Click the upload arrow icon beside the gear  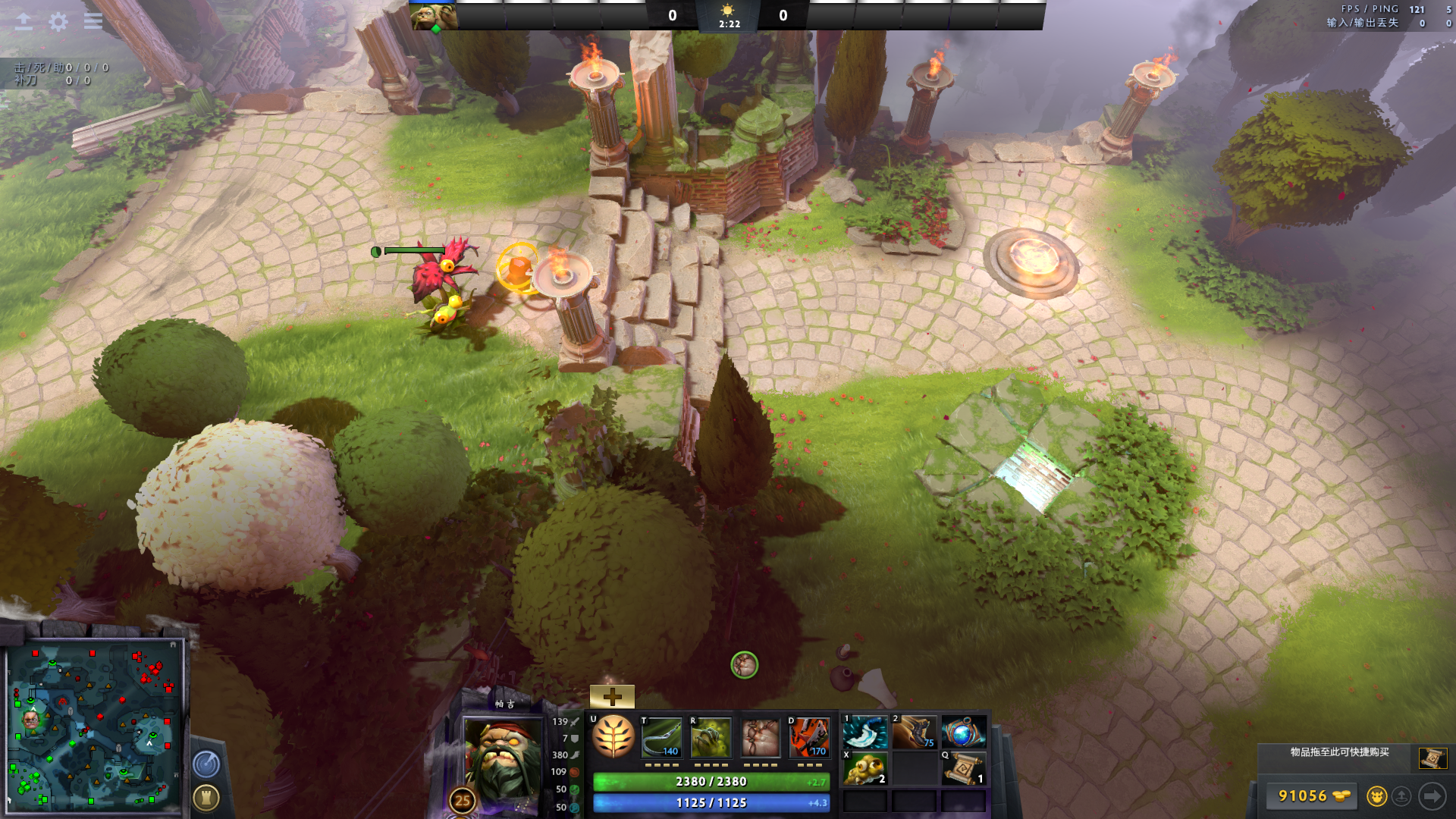point(24,22)
